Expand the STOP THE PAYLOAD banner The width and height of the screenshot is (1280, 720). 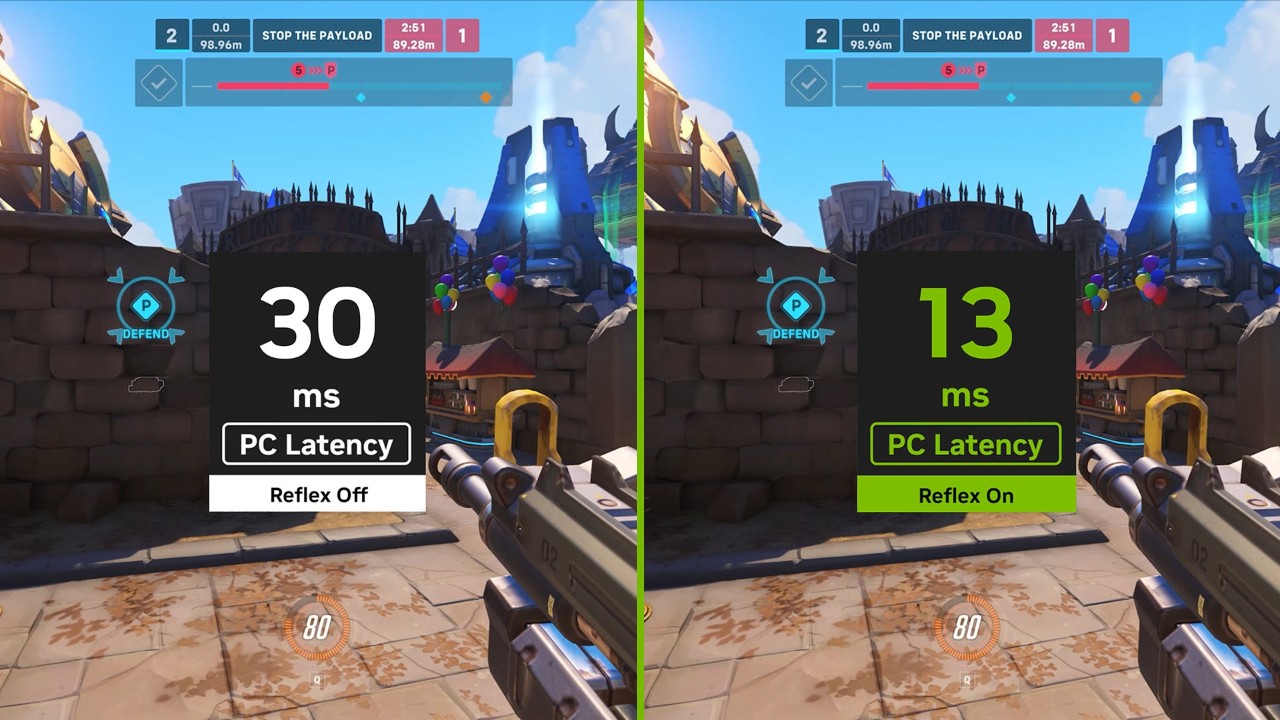point(317,35)
